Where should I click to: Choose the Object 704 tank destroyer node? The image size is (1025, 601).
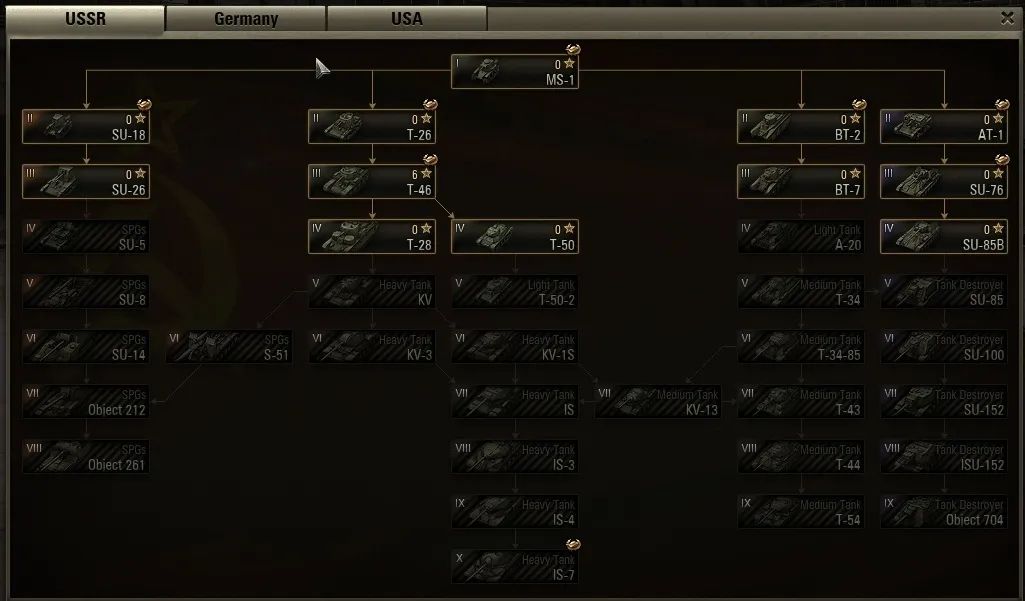click(944, 512)
